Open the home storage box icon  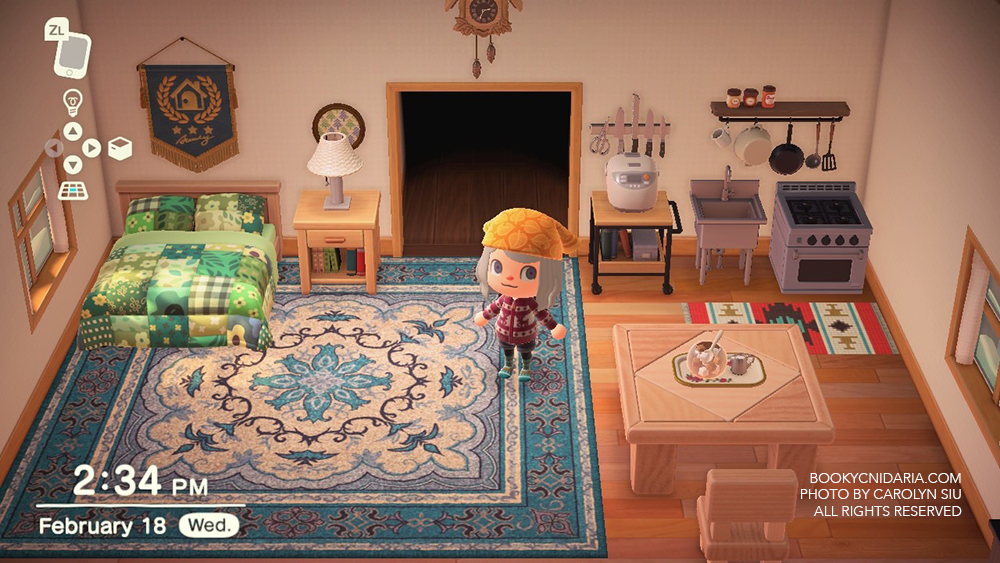tap(119, 148)
